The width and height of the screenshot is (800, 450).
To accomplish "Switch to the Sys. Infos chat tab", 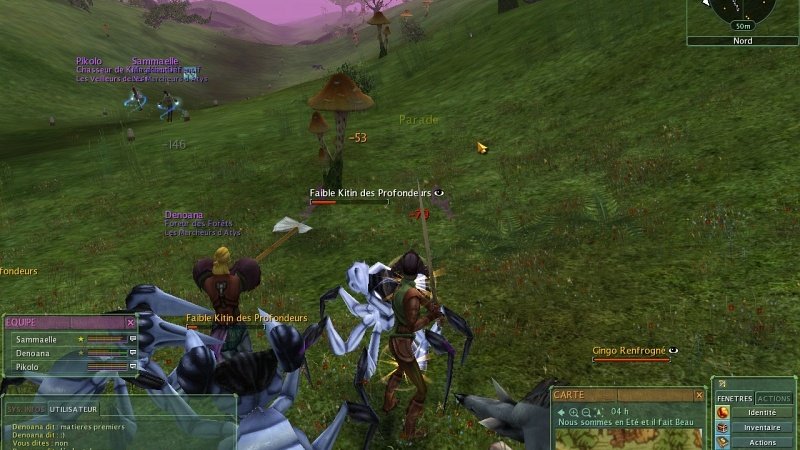I will click(25, 409).
